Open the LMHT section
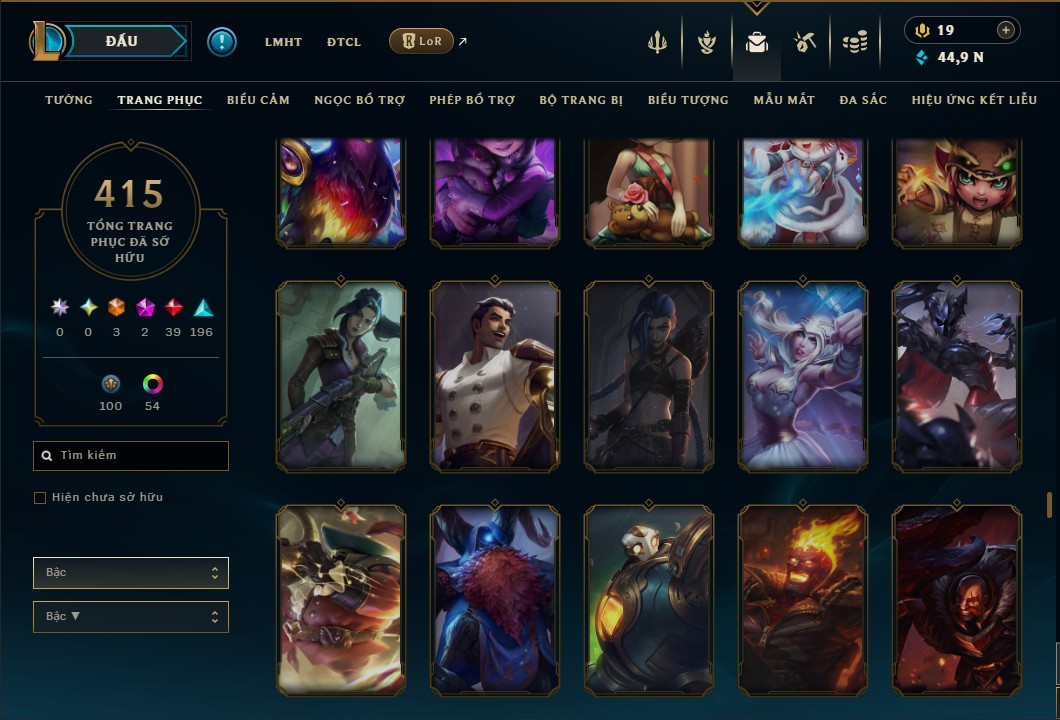The width and height of the screenshot is (1060, 720). (x=283, y=42)
